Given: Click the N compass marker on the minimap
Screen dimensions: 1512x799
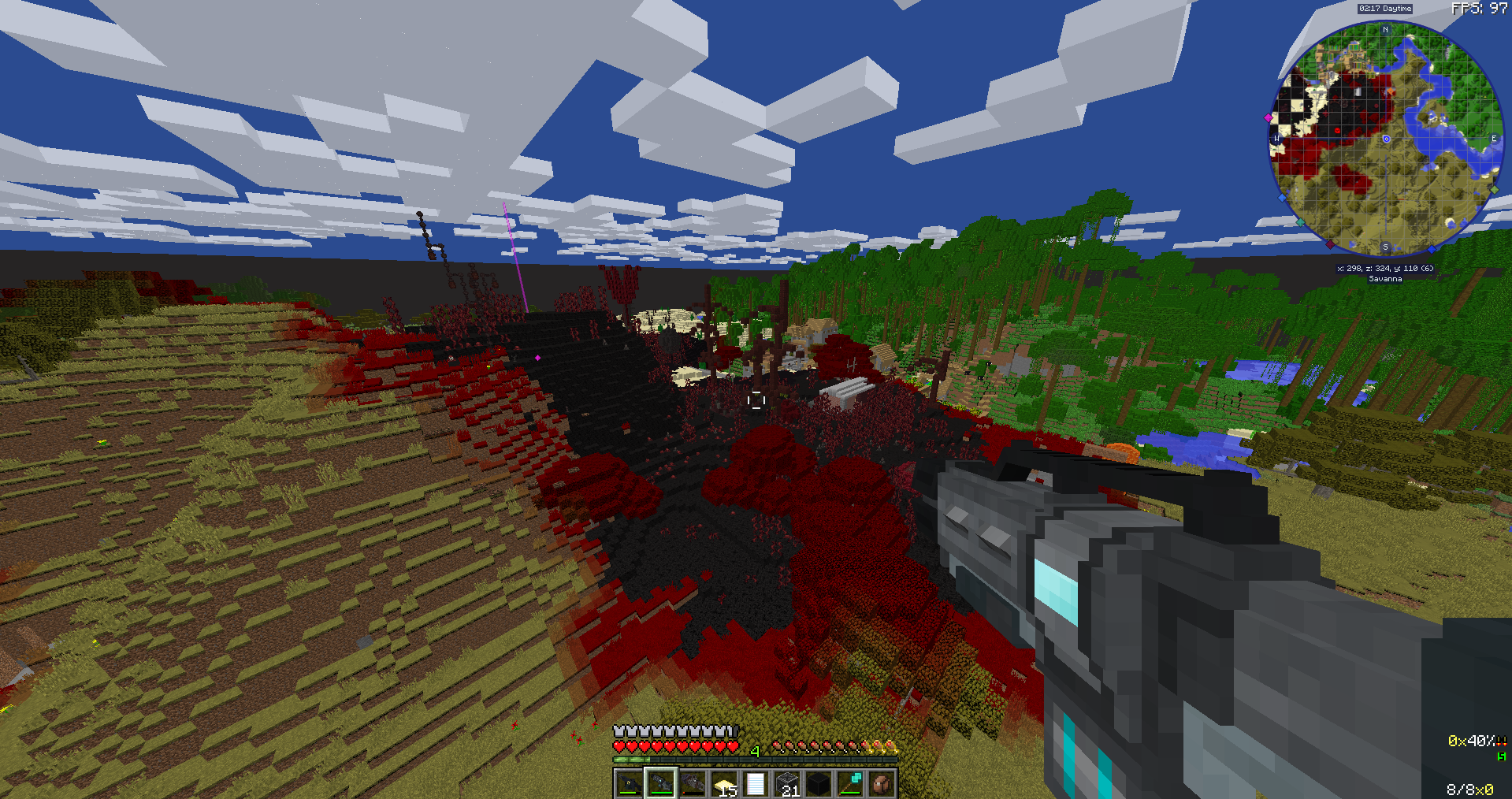Looking at the screenshot, I should (1385, 30).
